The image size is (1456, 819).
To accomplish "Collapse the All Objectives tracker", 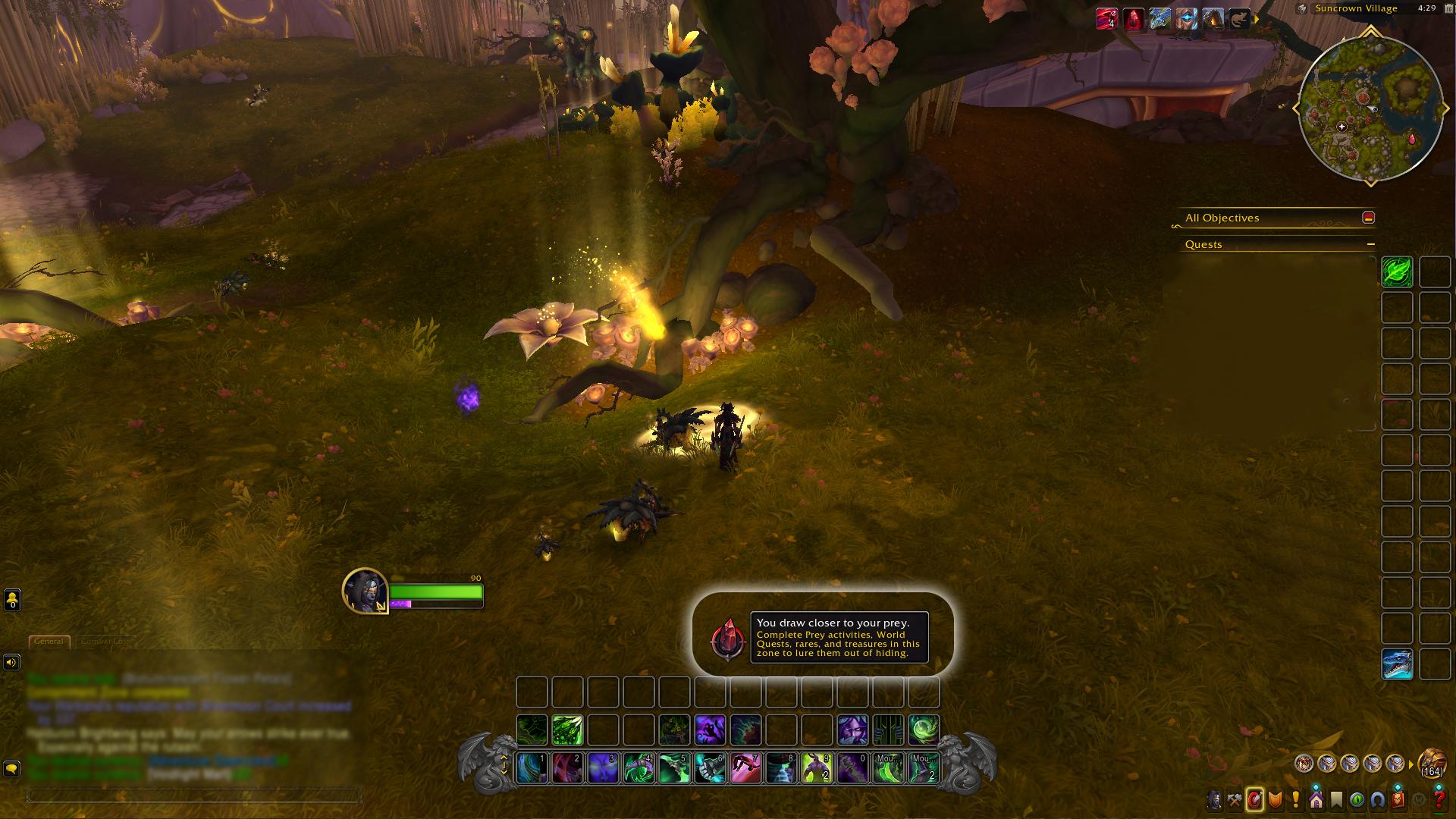I will 1368,218.
